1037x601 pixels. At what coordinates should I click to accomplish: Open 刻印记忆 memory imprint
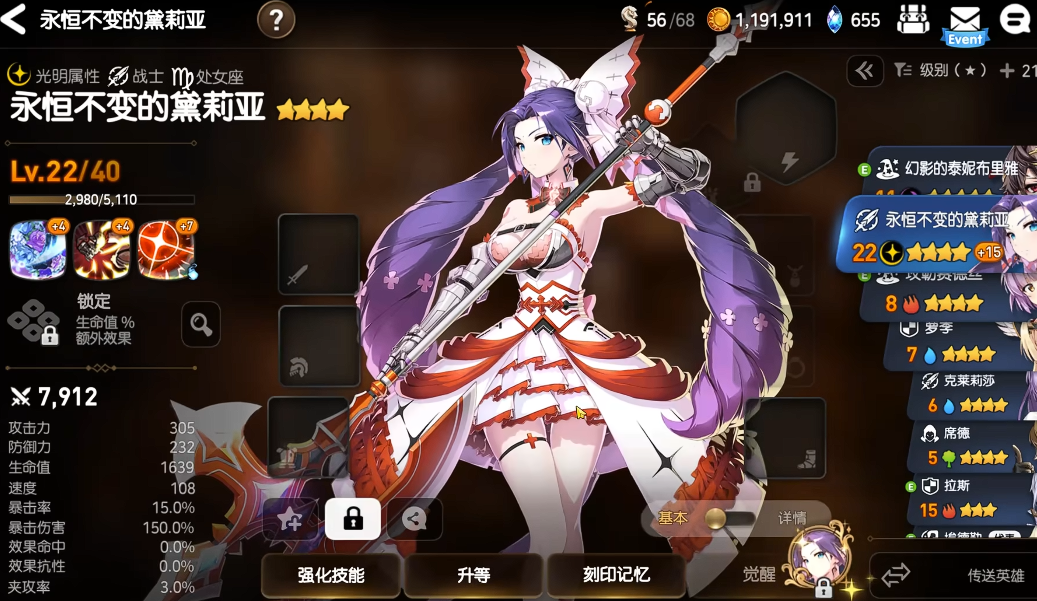(x=616, y=575)
